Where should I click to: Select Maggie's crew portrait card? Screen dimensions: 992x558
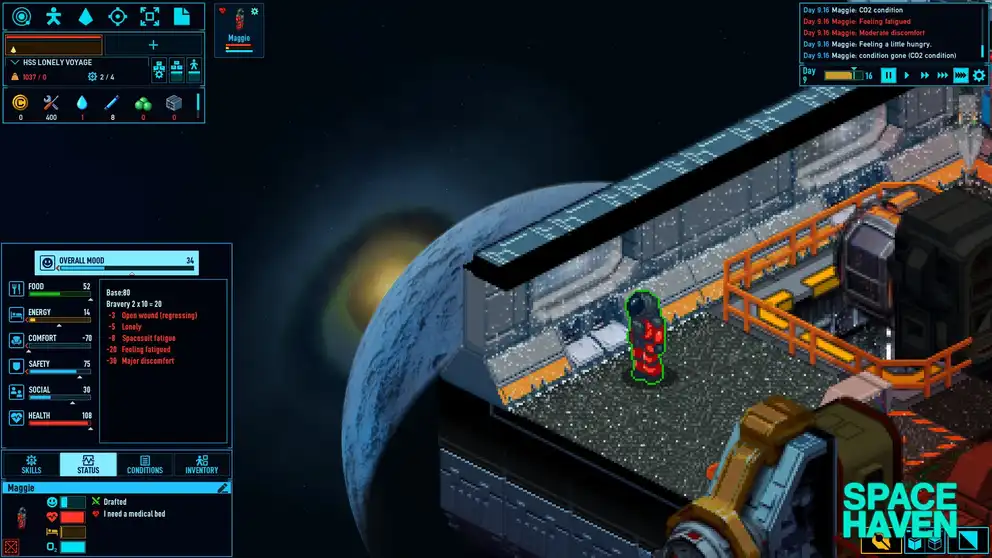coord(239,28)
